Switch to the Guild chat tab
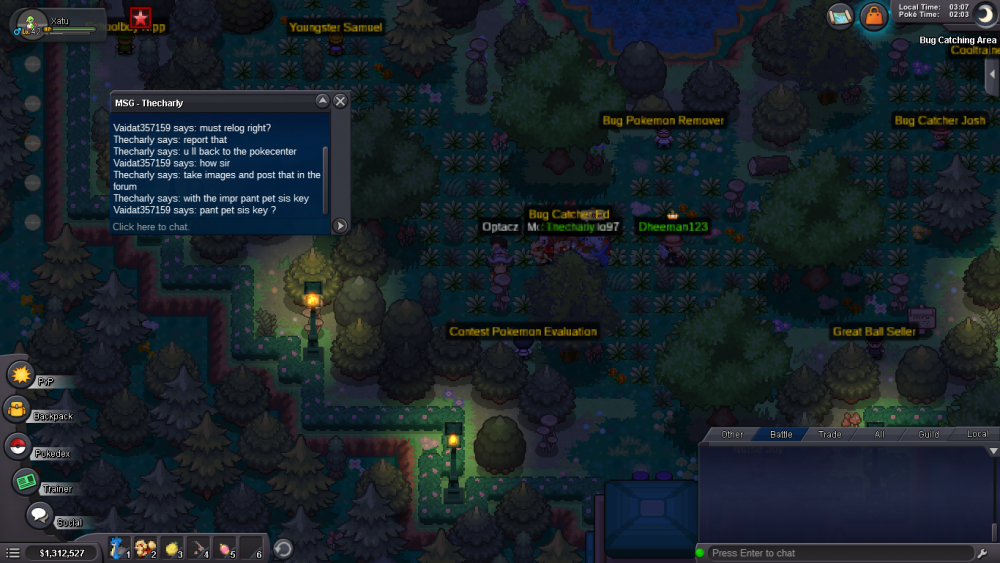This screenshot has height=563, width=1000. pyautogui.click(x=929, y=434)
